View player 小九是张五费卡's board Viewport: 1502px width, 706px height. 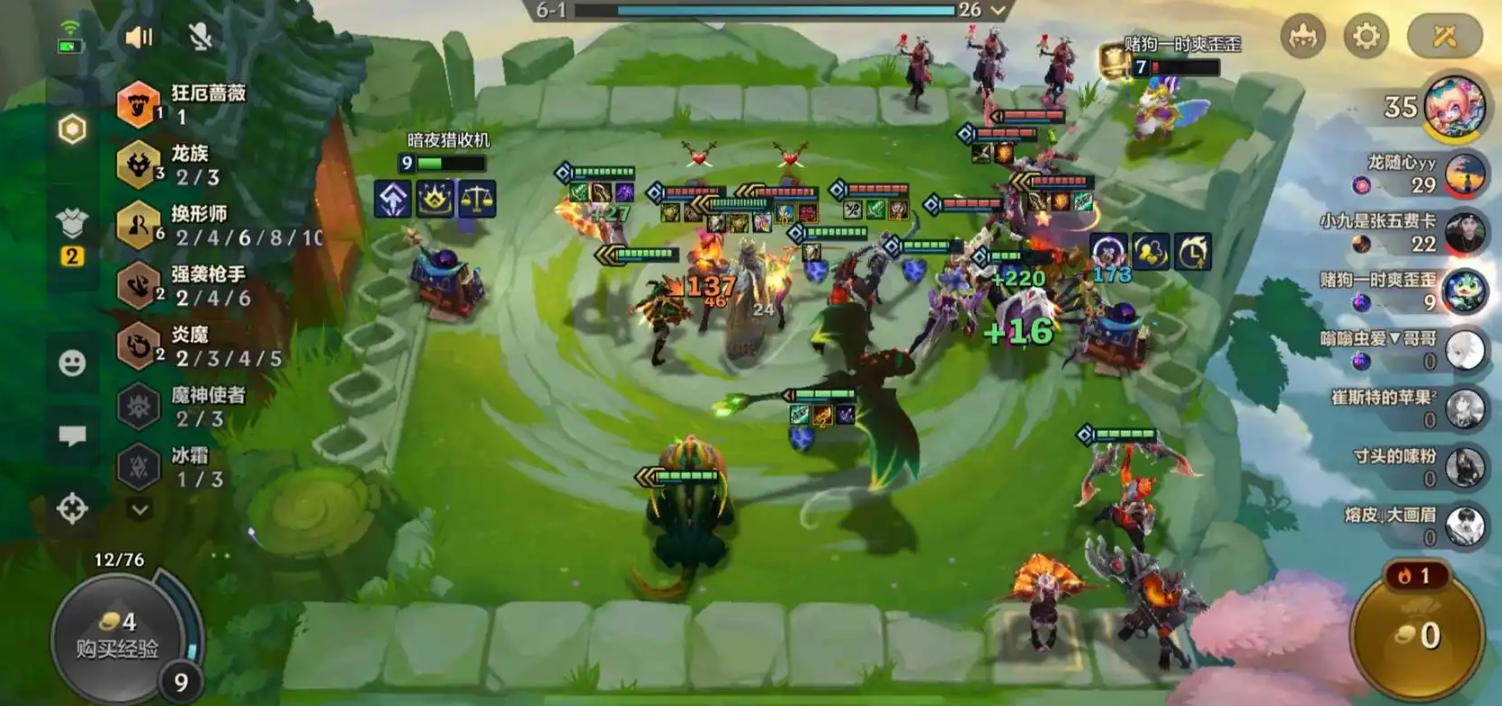[1464, 233]
